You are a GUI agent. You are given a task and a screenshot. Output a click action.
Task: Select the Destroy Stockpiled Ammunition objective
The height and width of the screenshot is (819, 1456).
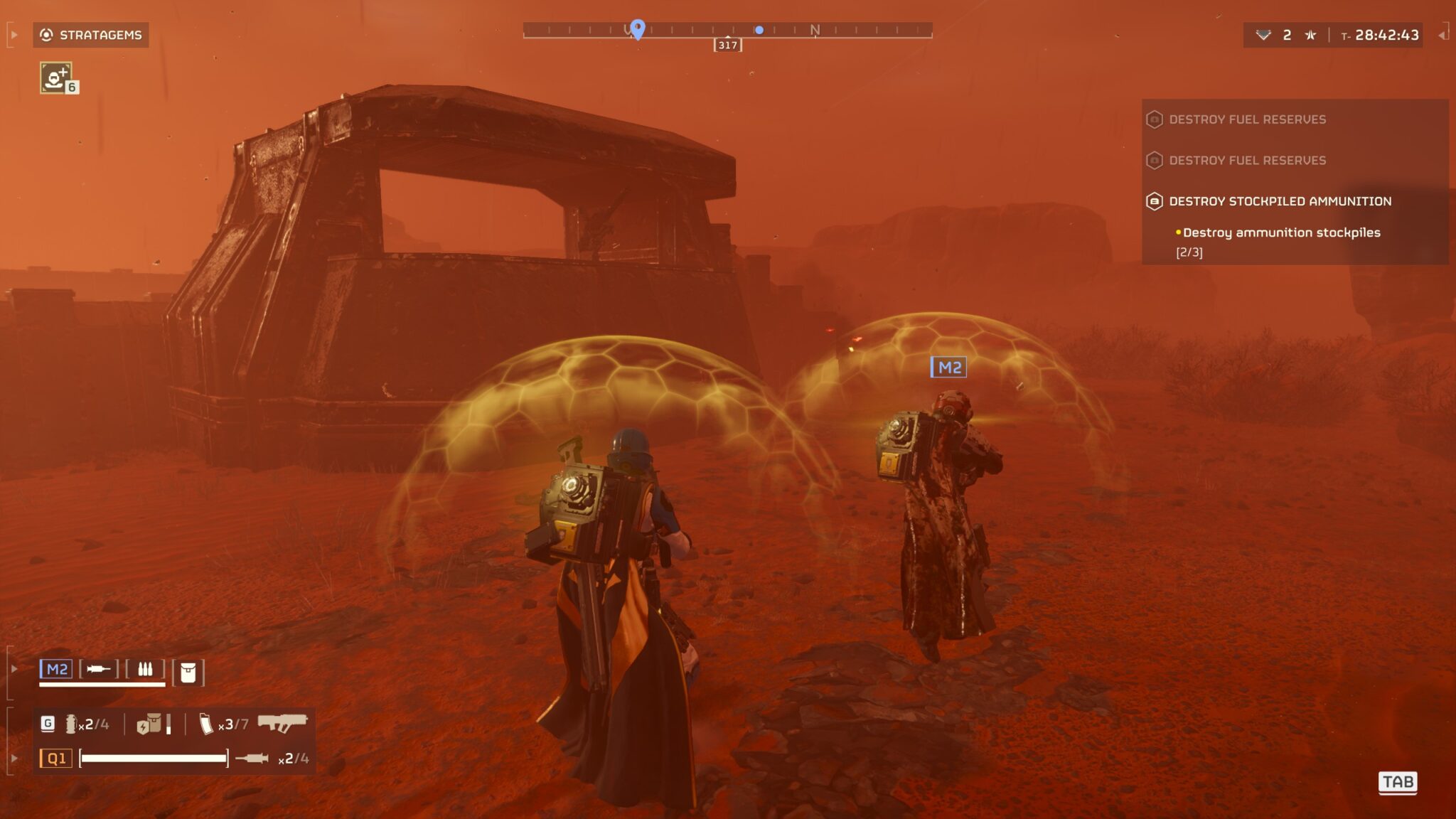[1280, 201]
